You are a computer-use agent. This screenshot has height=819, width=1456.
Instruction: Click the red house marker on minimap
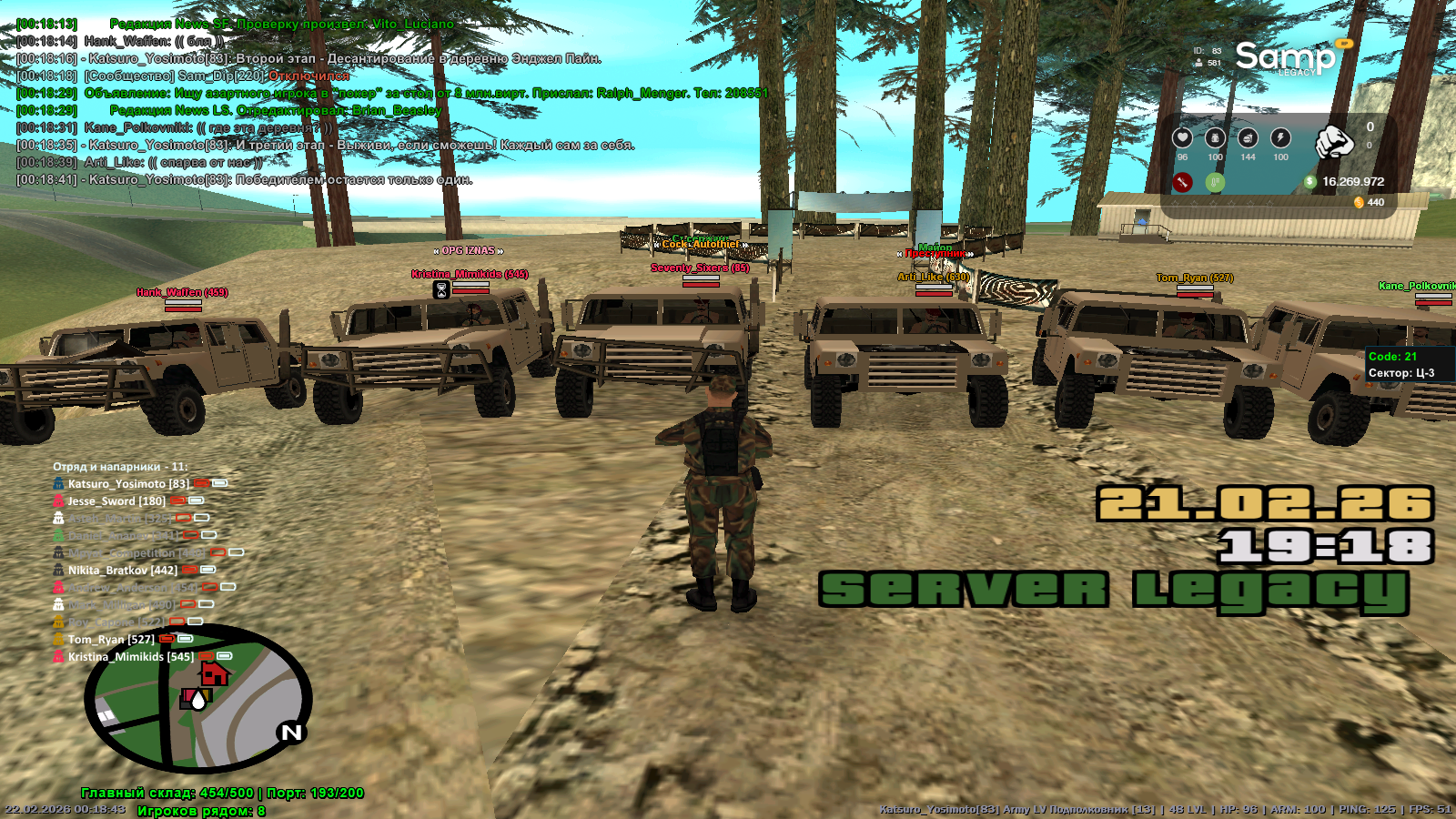(x=215, y=674)
